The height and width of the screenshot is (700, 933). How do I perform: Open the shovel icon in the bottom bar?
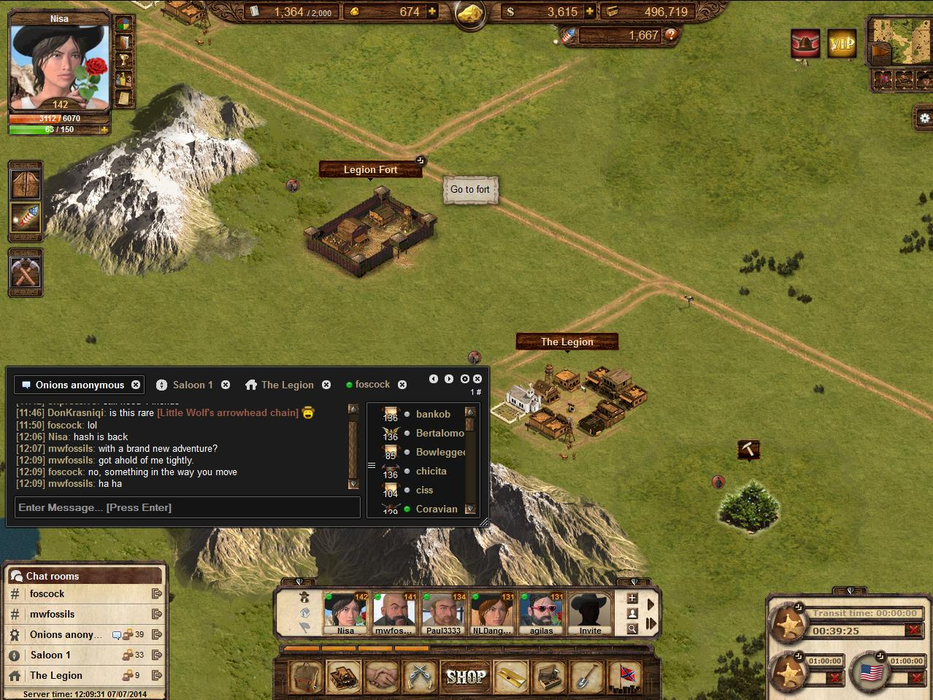pos(586,677)
